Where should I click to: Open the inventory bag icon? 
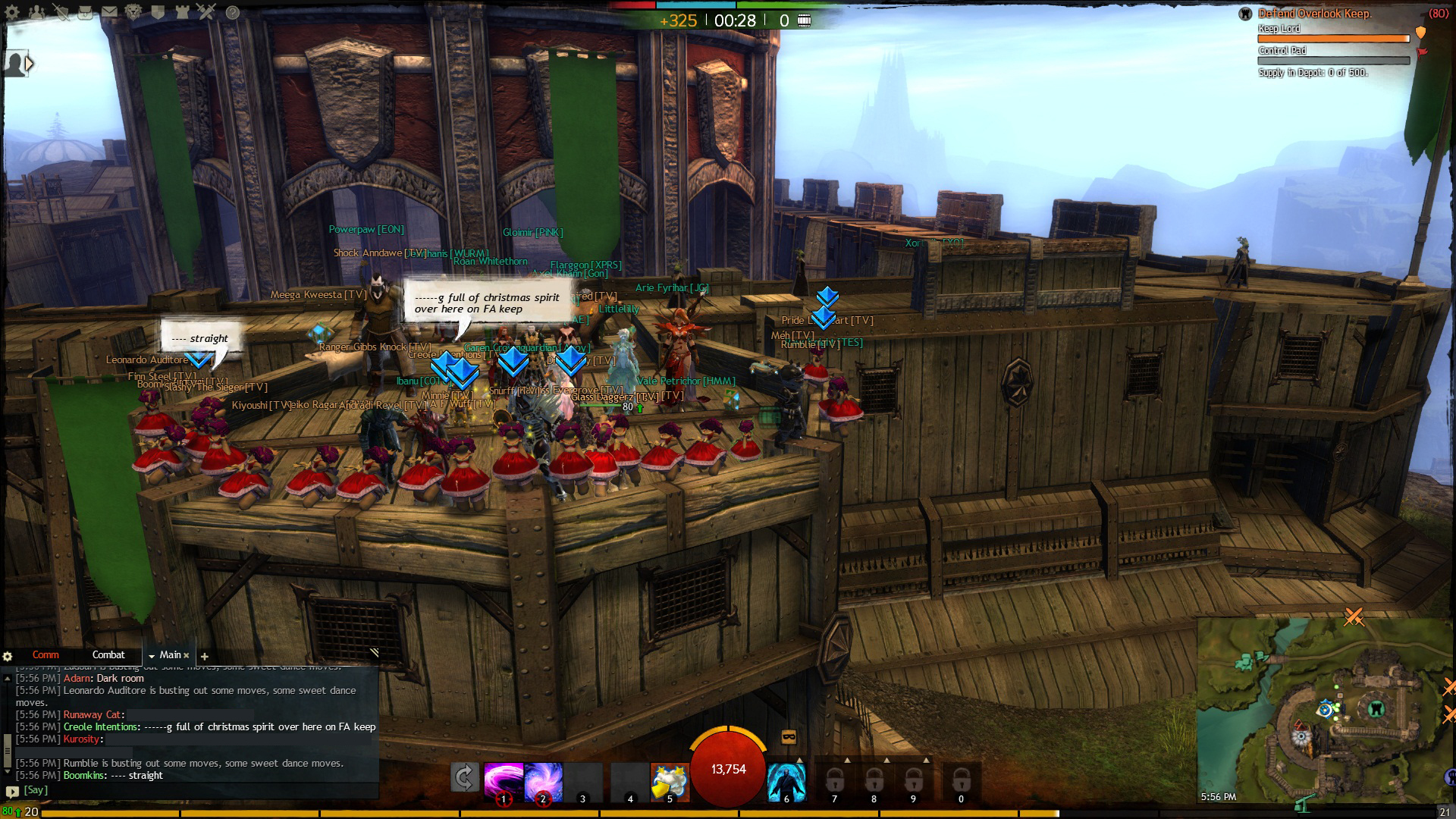point(86,12)
